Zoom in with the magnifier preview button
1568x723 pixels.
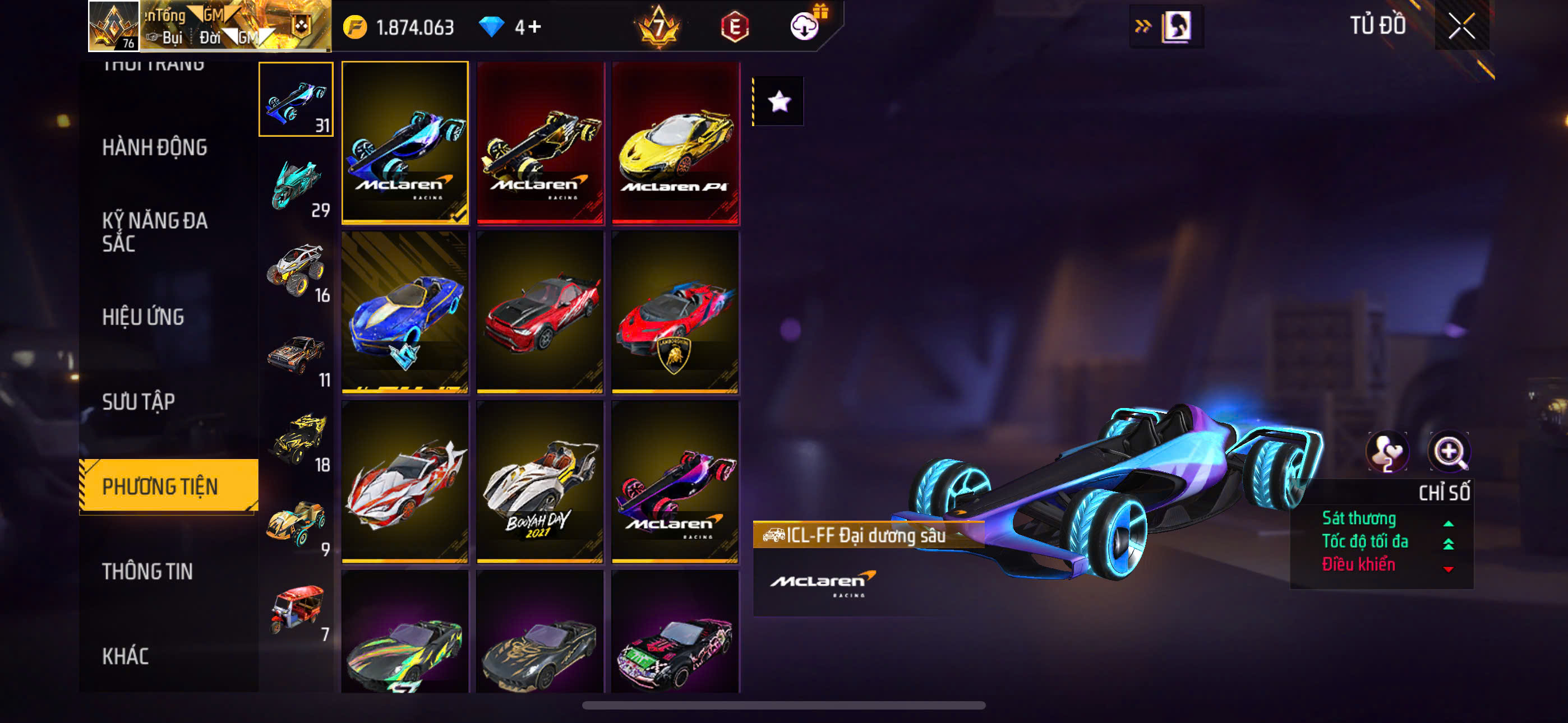1449,452
